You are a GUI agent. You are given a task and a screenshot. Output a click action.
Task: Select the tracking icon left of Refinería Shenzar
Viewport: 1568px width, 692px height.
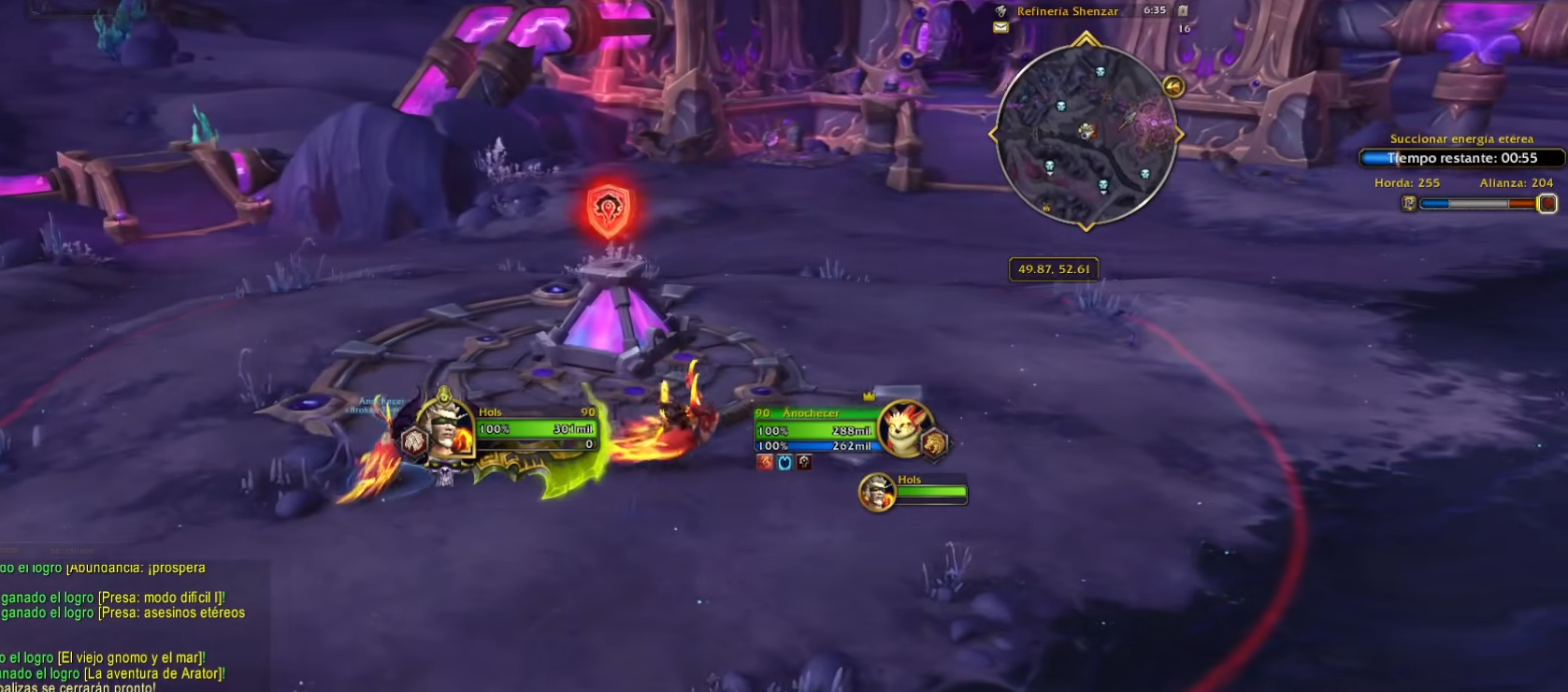click(x=1002, y=11)
